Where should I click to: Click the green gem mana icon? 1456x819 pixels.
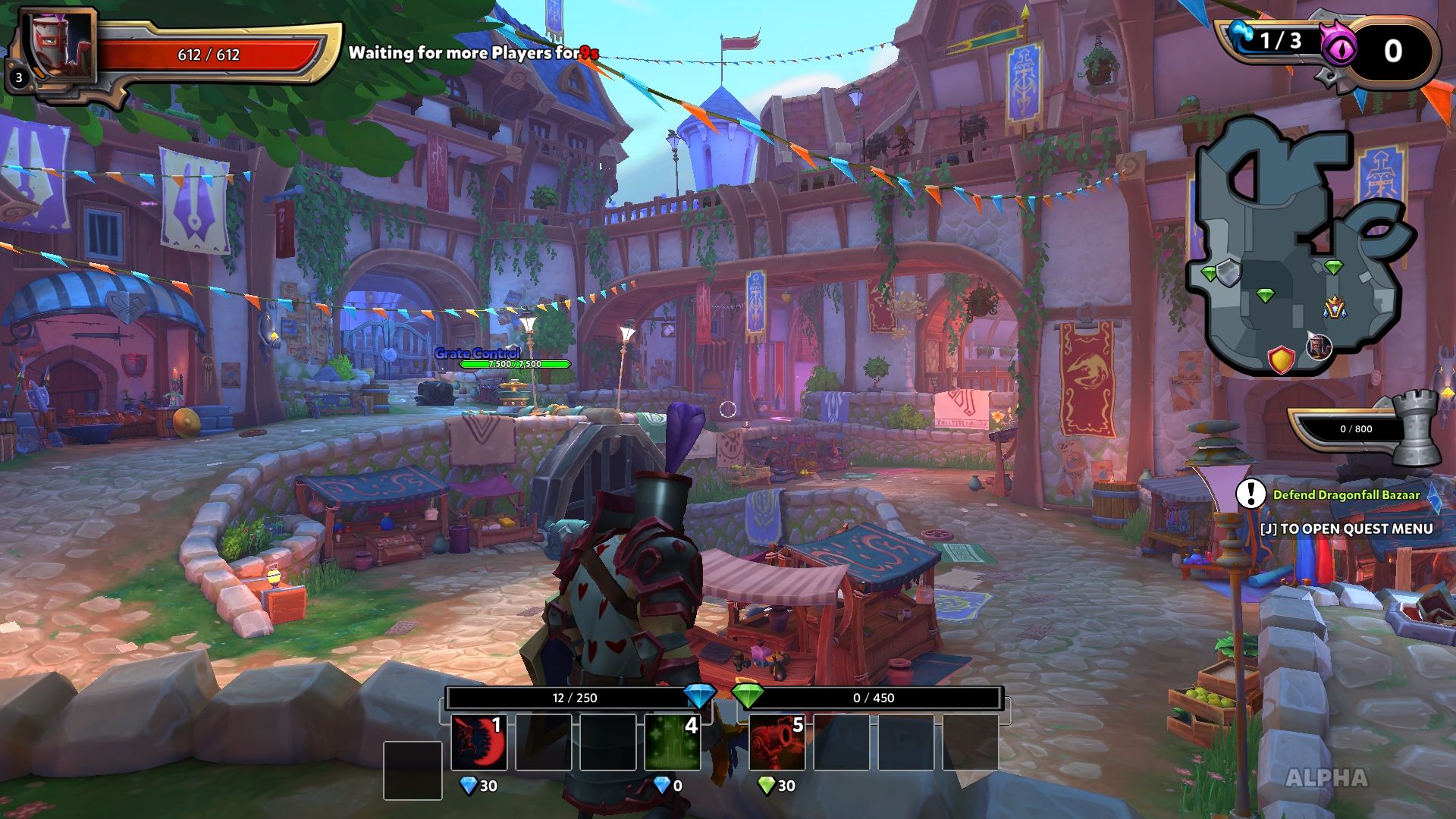[x=748, y=695]
